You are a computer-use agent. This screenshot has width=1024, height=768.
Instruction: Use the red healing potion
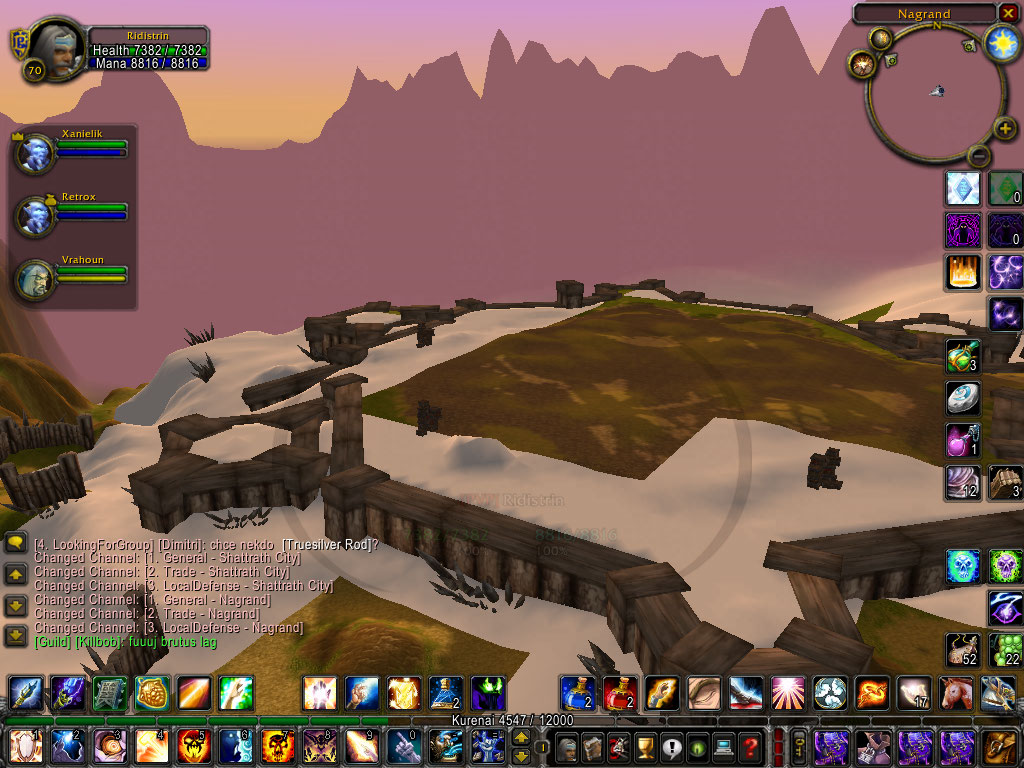[x=619, y=693]
